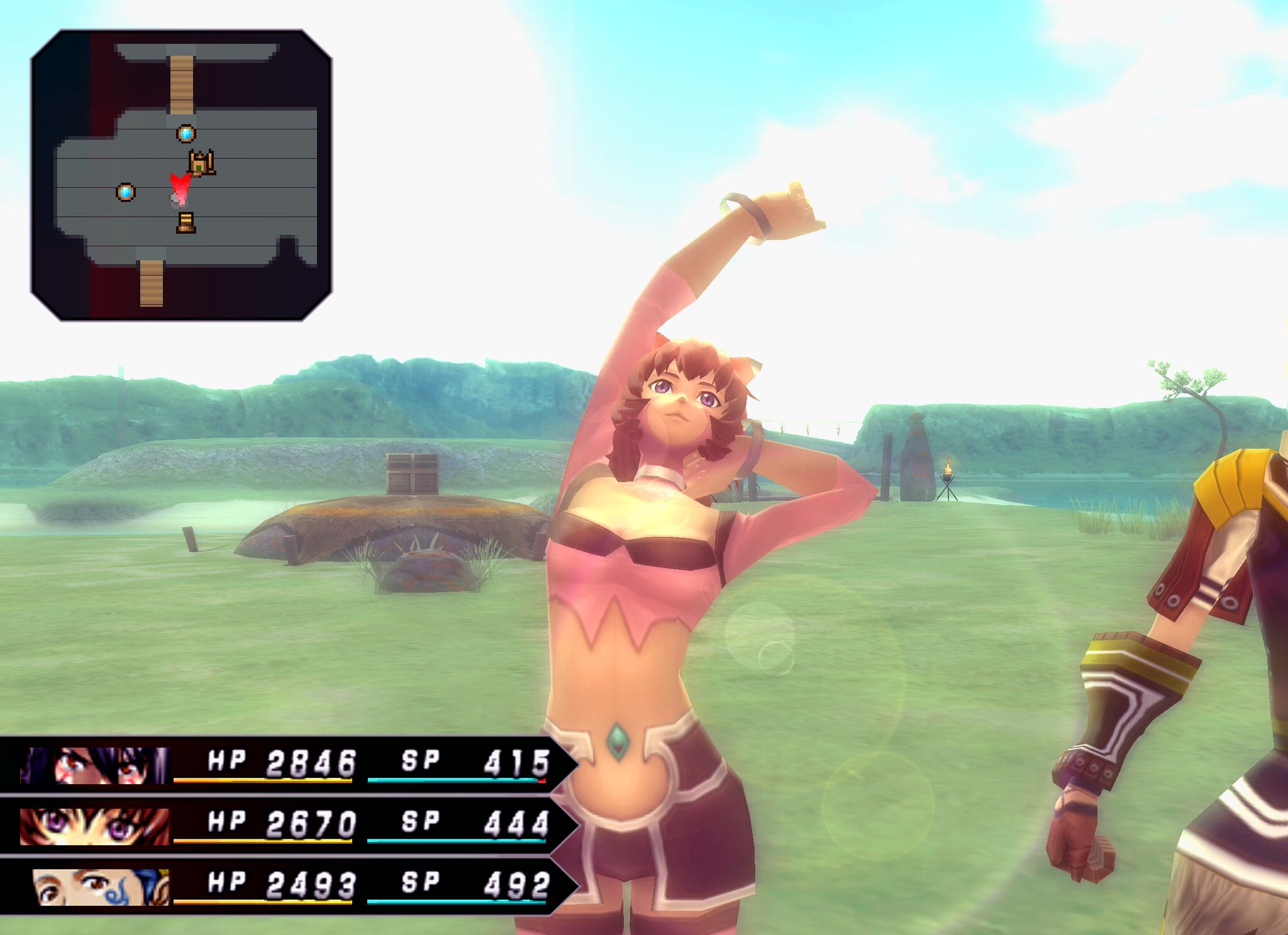The width and height of the screenshot is (1288, 935).
Task: Click the left blue orb marker on the minimap
Action: (125, 192)
